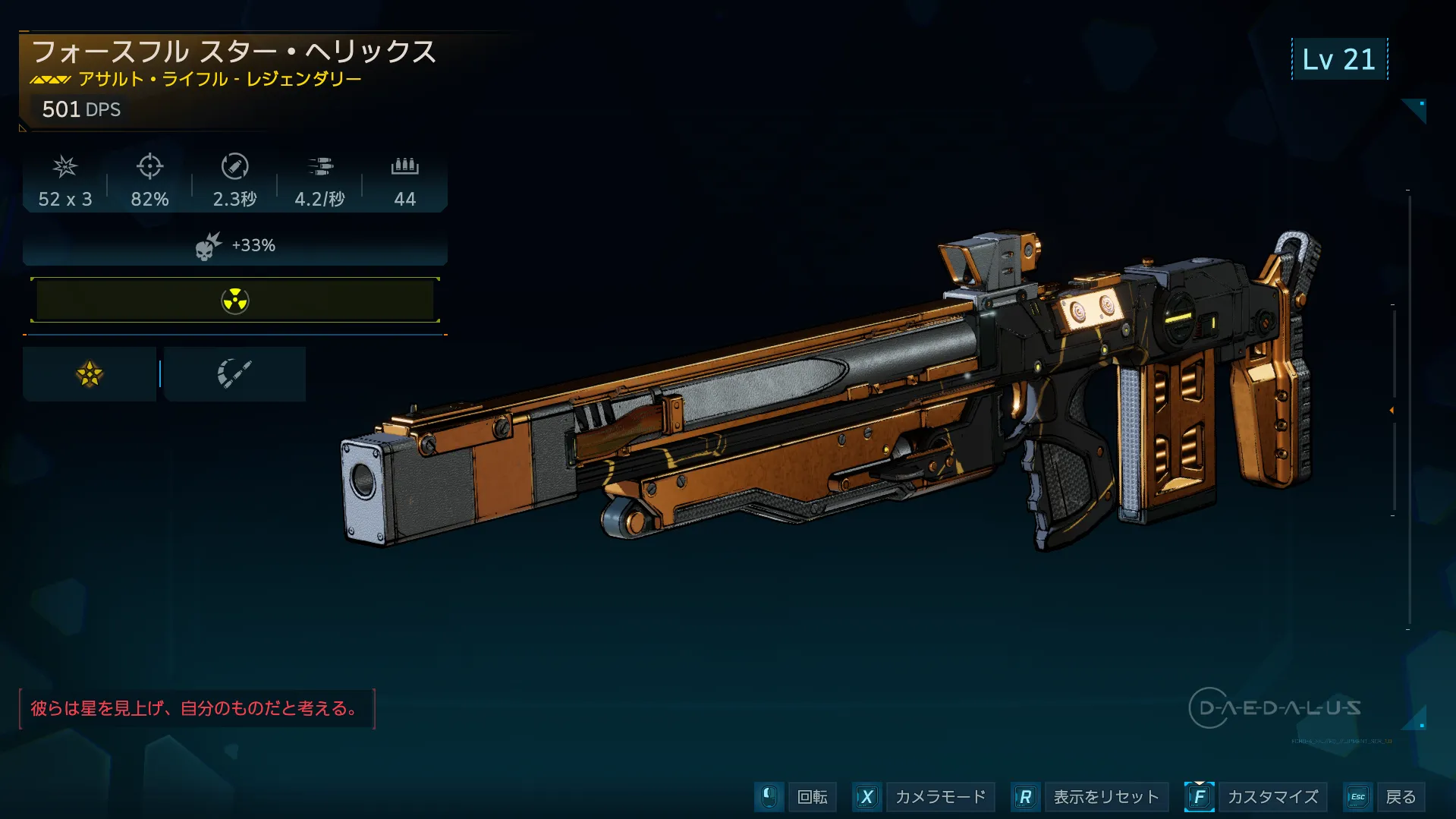Image resolution: width=1456 pixels, height=819 pixels.
Task: Click the カメラモード button
Action: point(939,797)
